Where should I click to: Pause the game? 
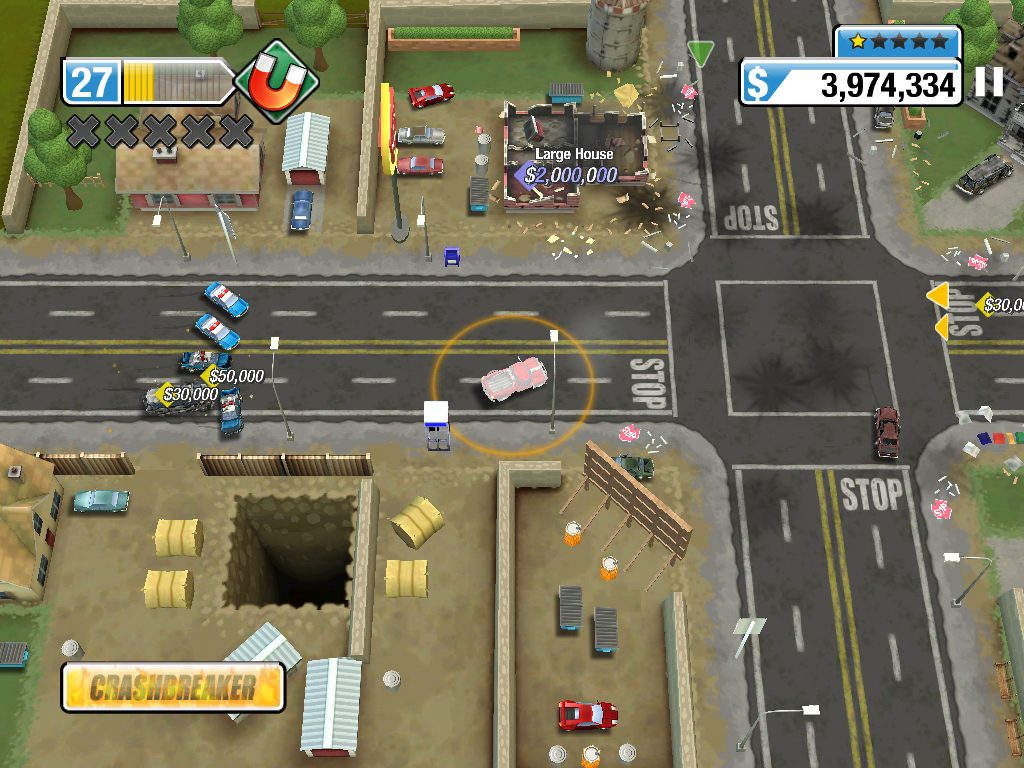(989, 82)
